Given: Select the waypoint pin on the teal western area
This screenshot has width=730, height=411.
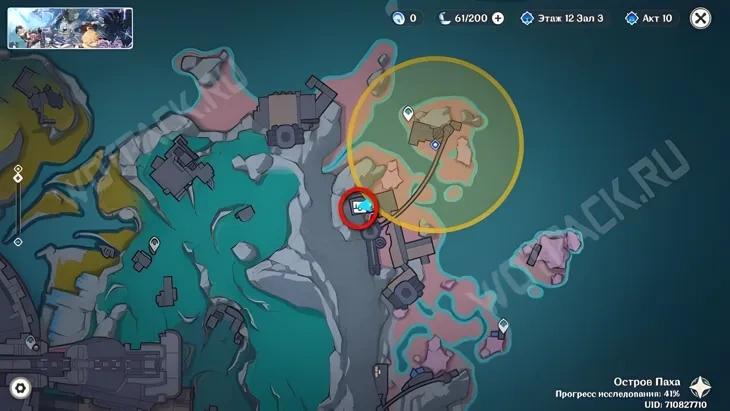Looking at the screenshot, I should [x=155, y=244].
